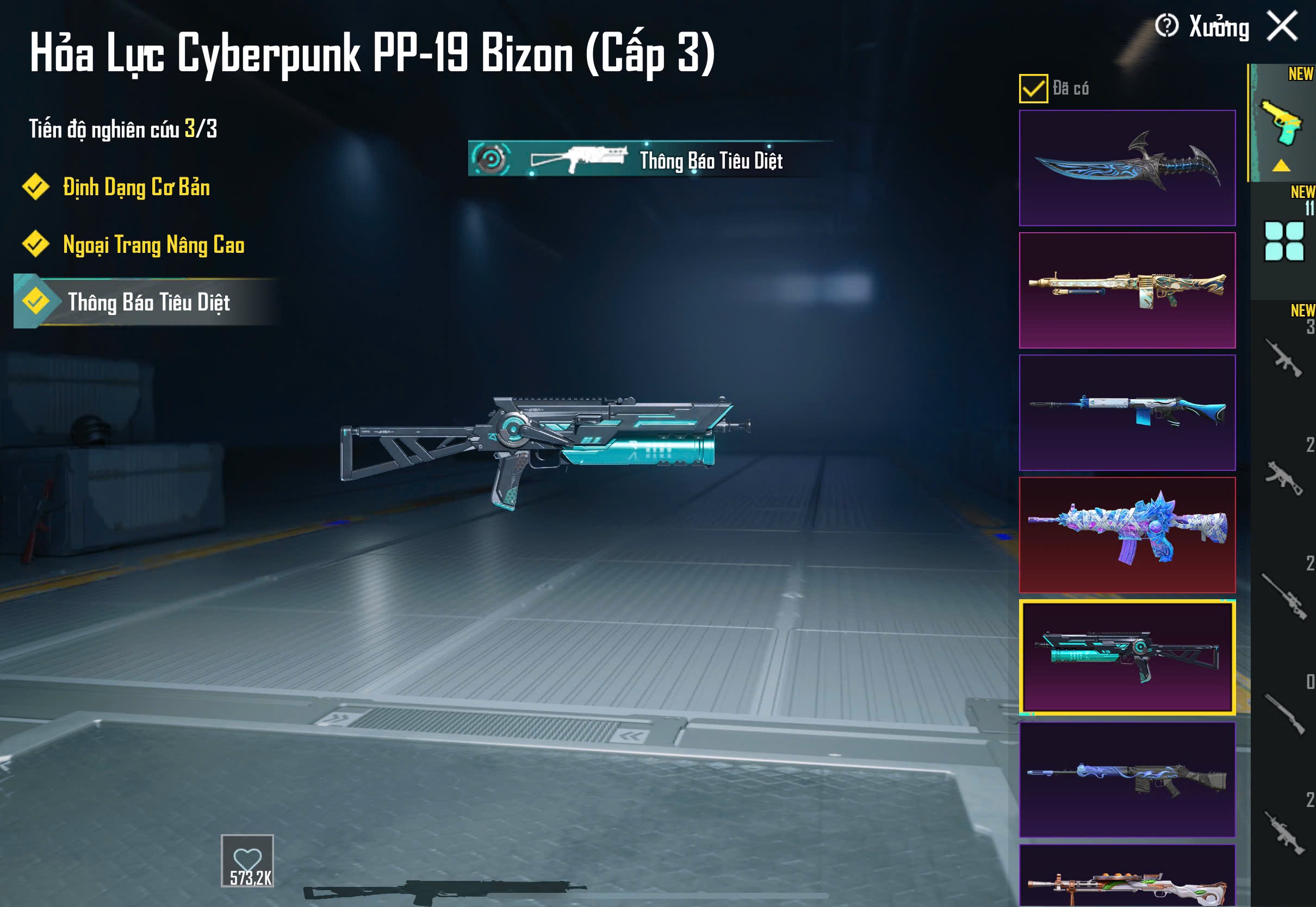Select the gold ornate machine gun skin

coord(1127,290)
